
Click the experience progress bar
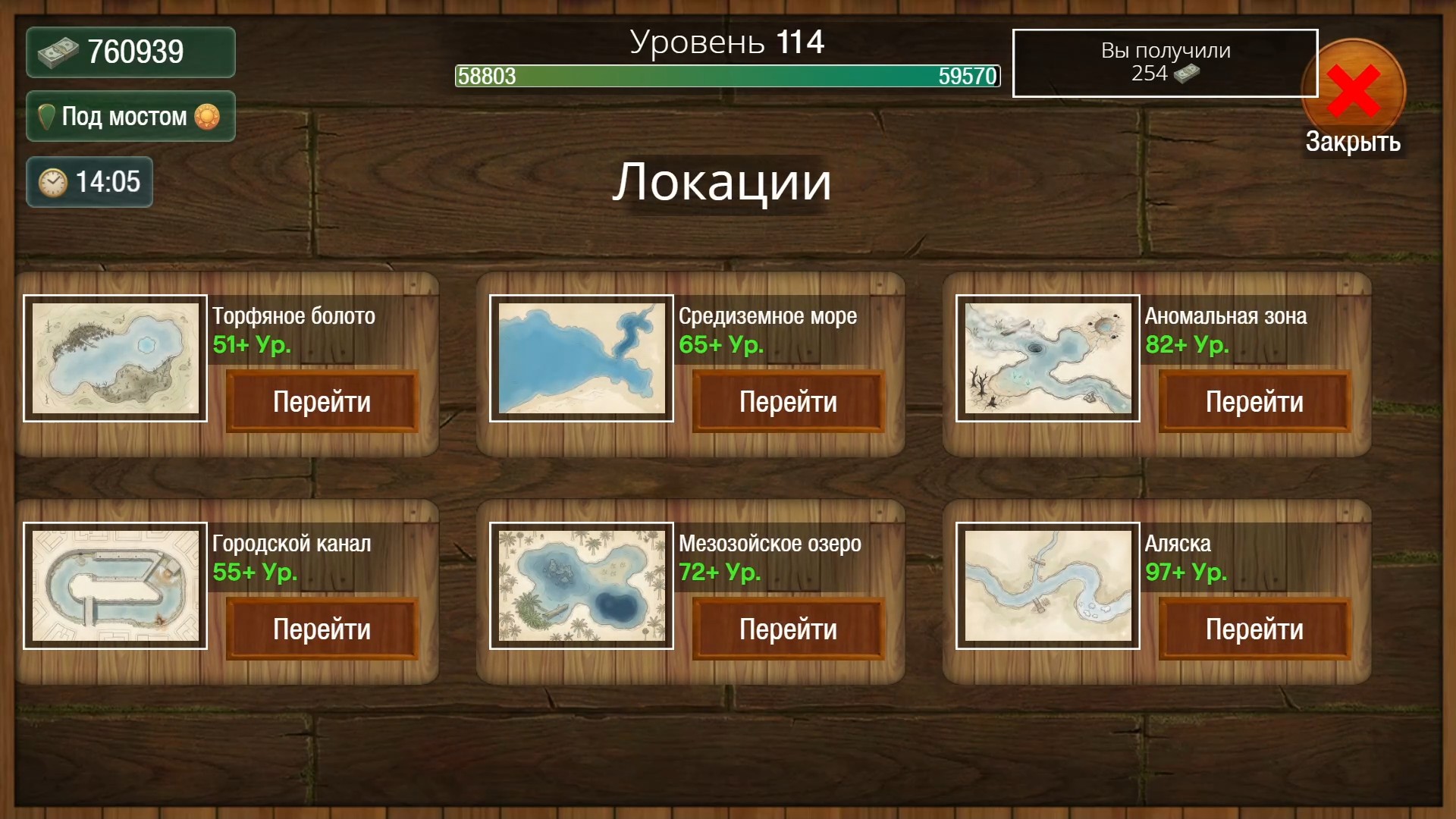pos(726,77)
